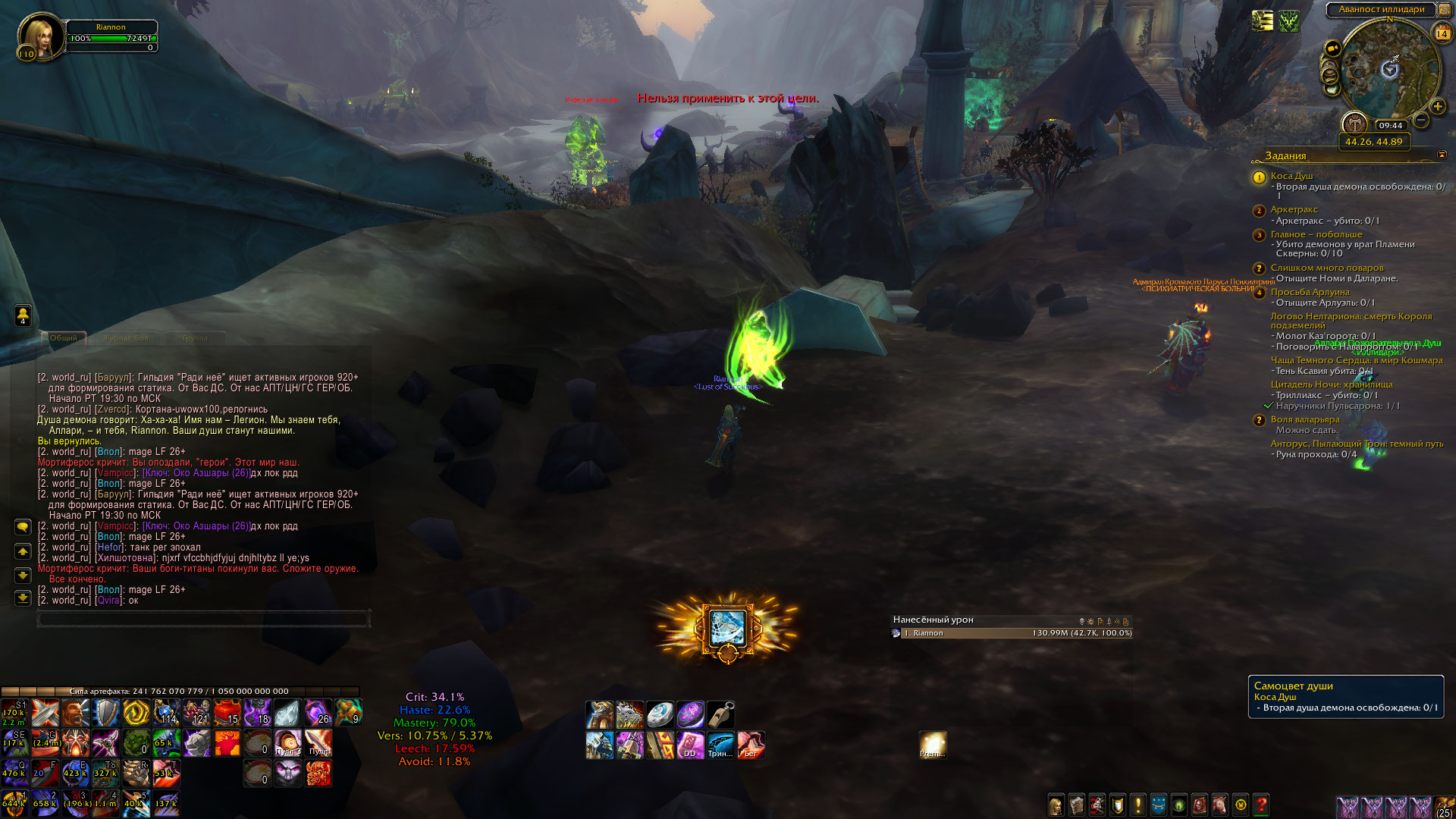
Task: Zoom out the minimap with the minus button
Action: 1422,121
